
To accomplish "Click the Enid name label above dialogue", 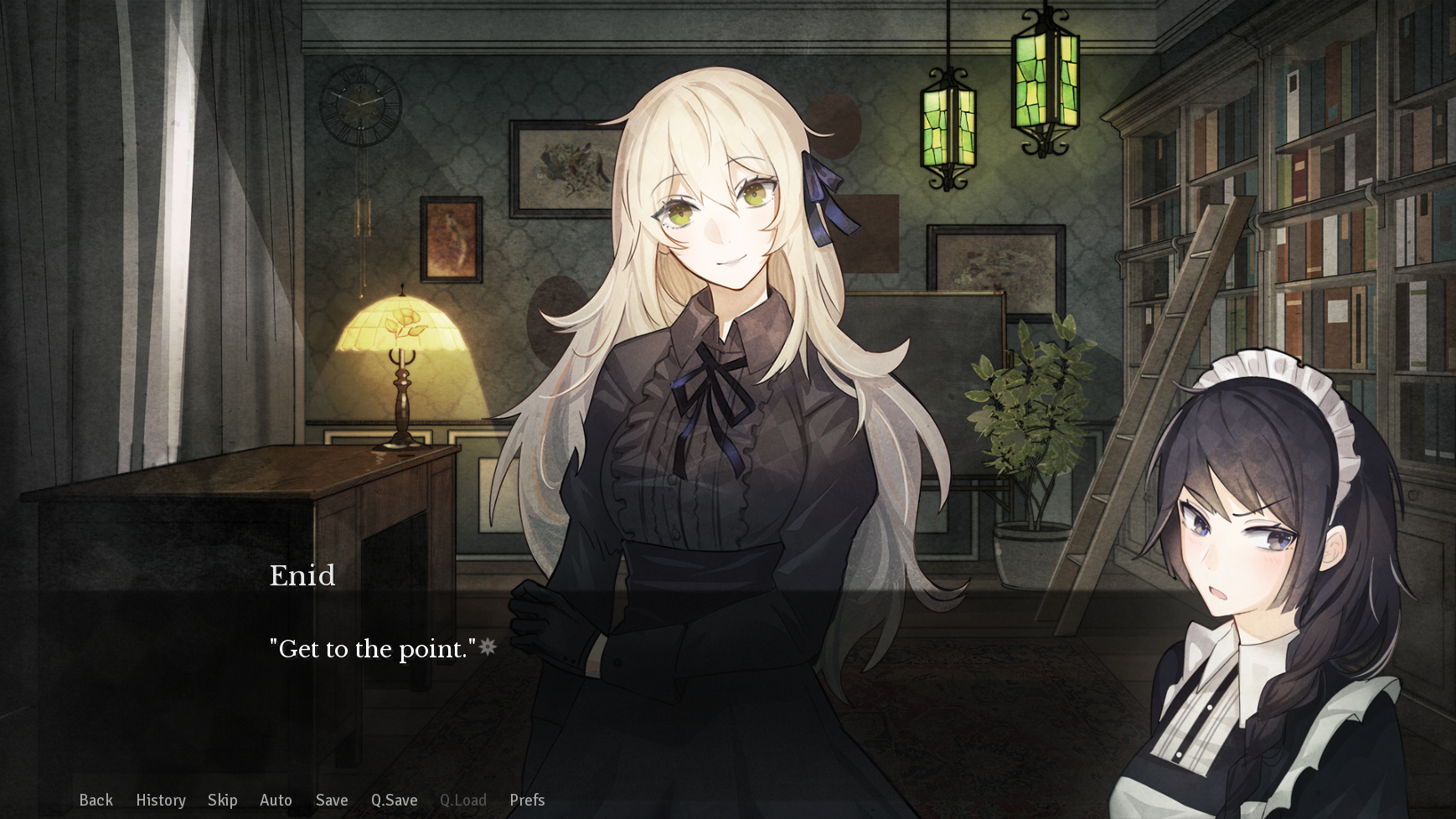I will [x=302, y=575].
